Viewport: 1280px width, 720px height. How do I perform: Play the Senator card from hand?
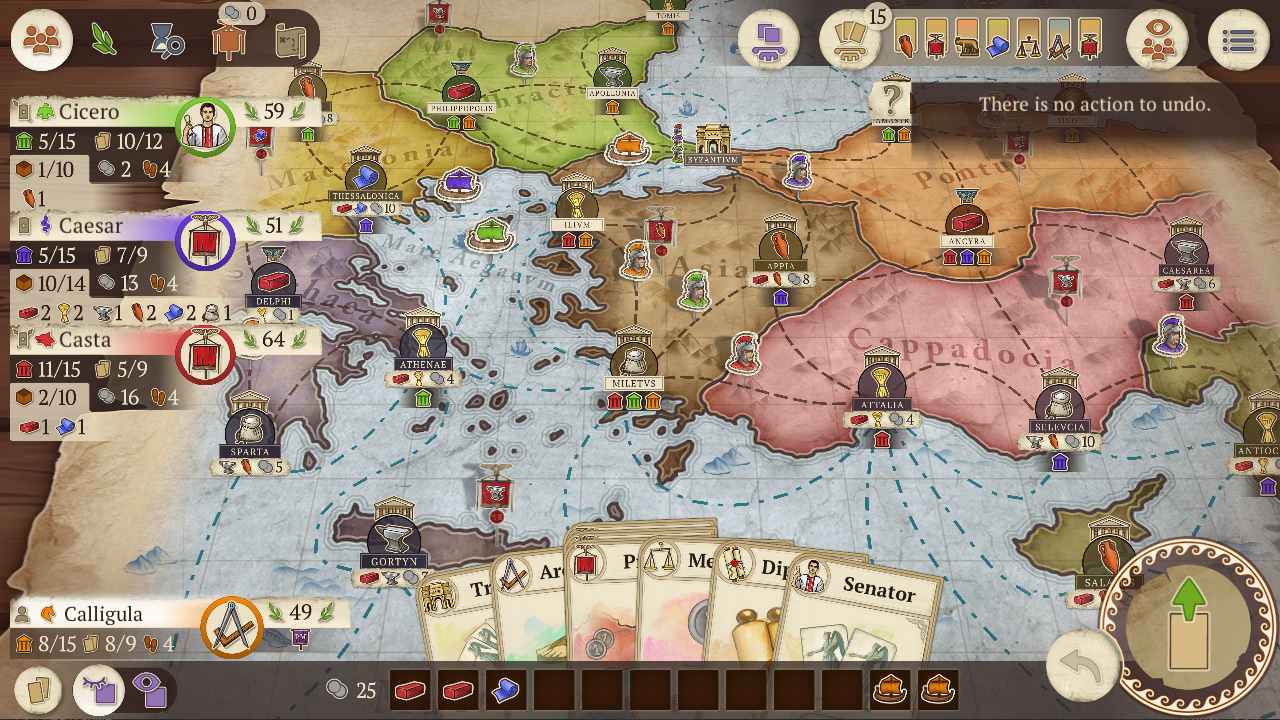[872, 610]
